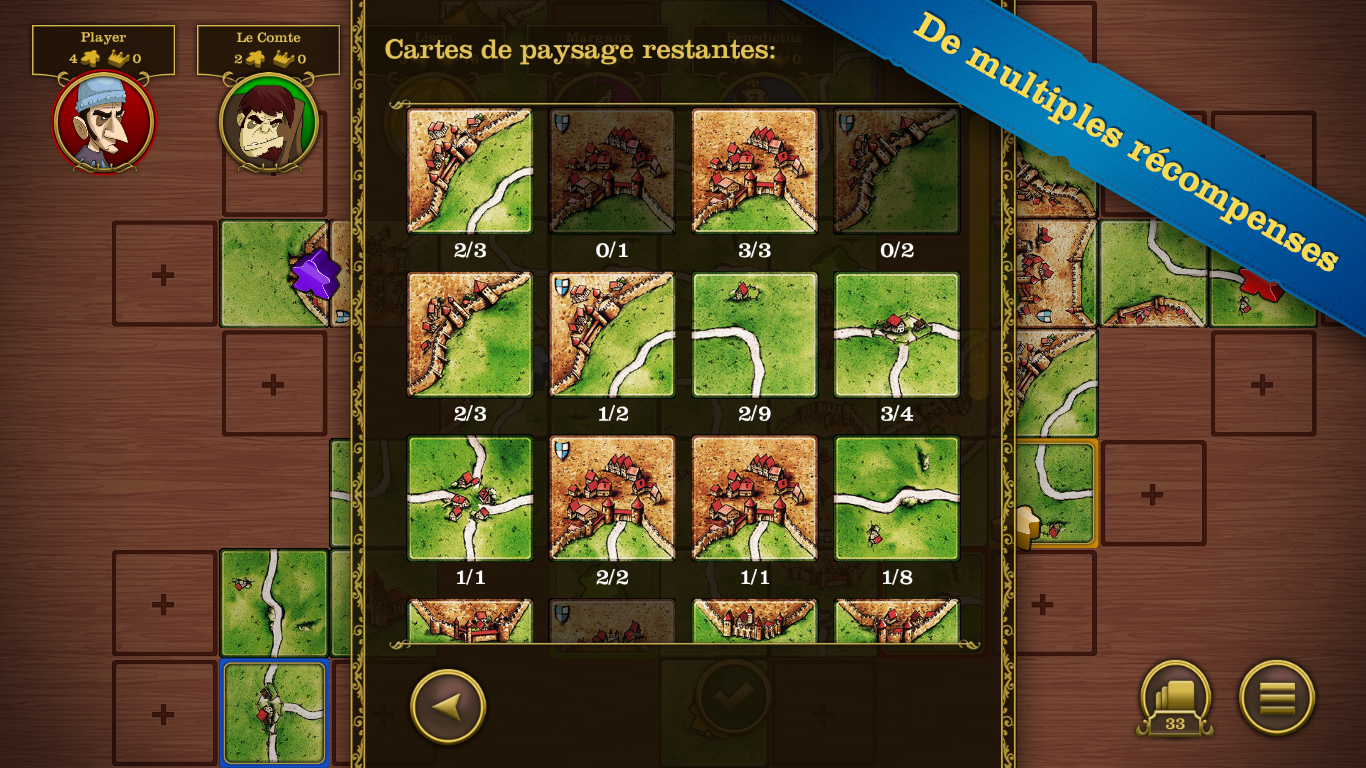Click the crown score icon beside Le Comte

pyautogui.click(x=283, y=57)
